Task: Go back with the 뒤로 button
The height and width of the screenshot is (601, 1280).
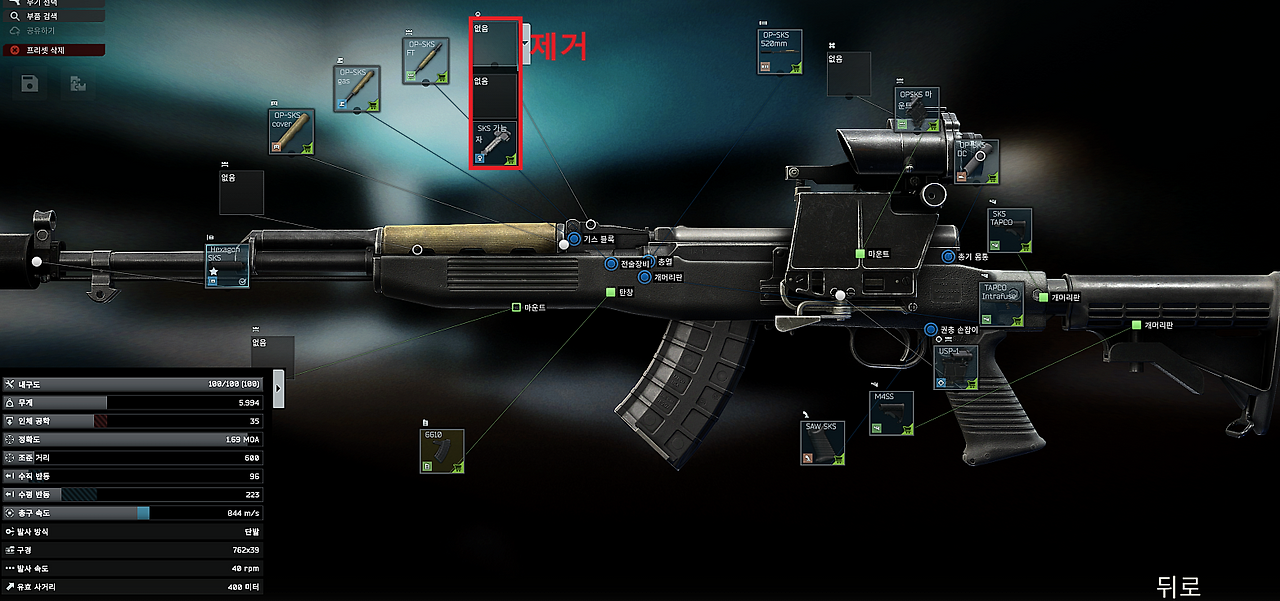Action: [1177, 585]
